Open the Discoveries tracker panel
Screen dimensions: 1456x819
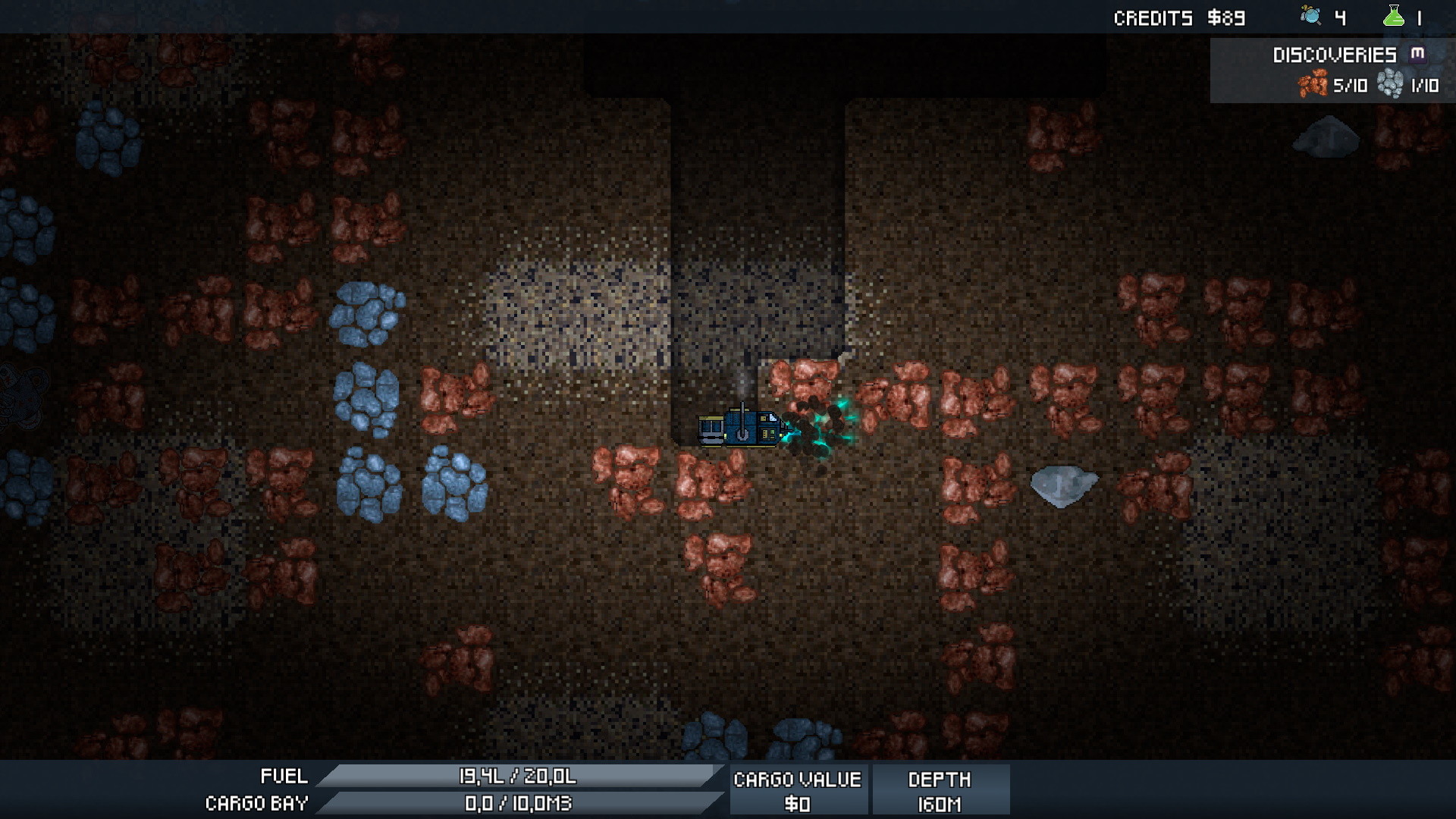(1335, 55)
